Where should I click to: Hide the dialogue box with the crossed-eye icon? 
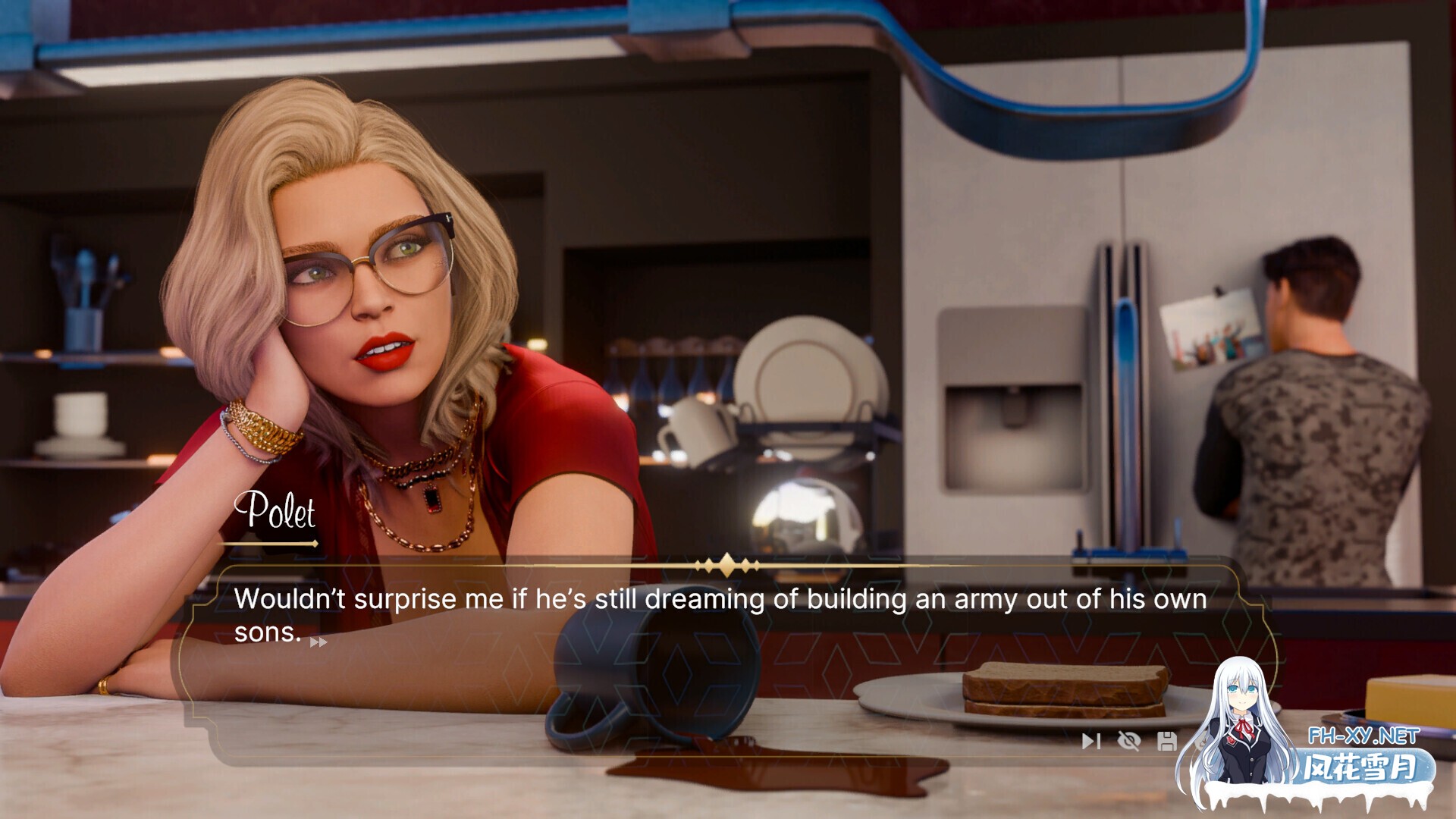click(1129, 741)
